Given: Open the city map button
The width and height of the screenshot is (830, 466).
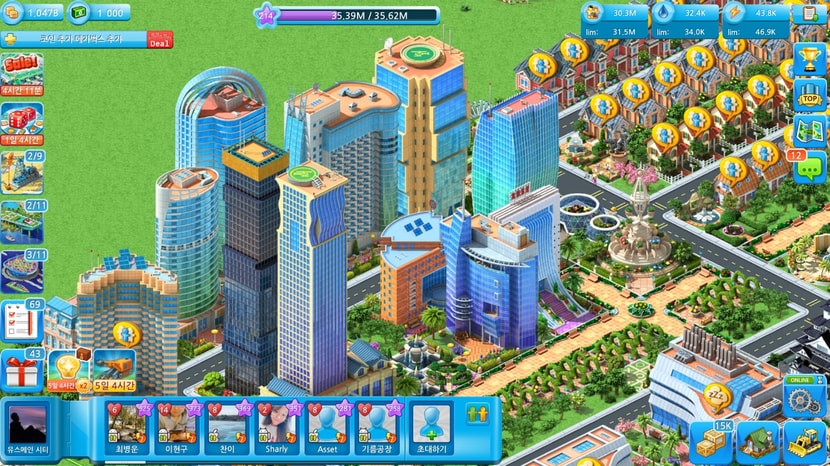Looking at the screenshot, I should [x=809, y=131].
